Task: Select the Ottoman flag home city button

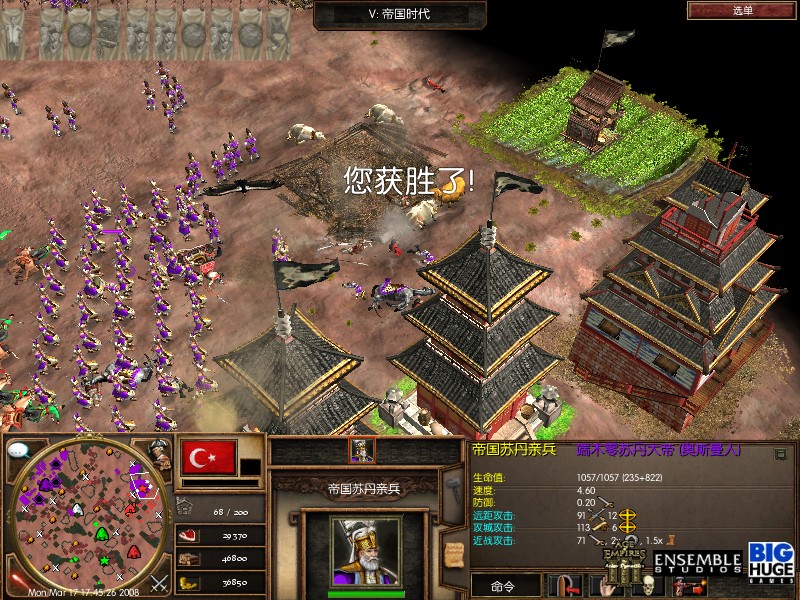Action: click(x=207, y=458)
